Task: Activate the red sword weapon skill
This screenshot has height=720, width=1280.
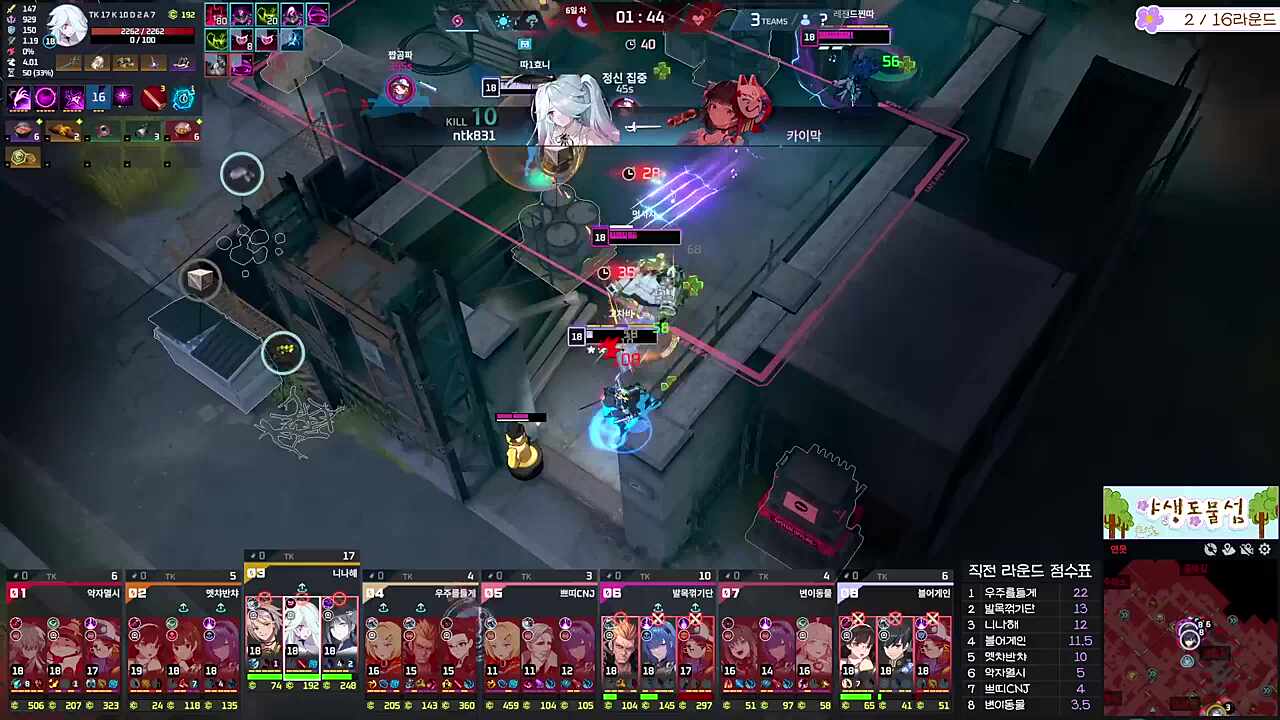Action: click(x=153, y=98)
